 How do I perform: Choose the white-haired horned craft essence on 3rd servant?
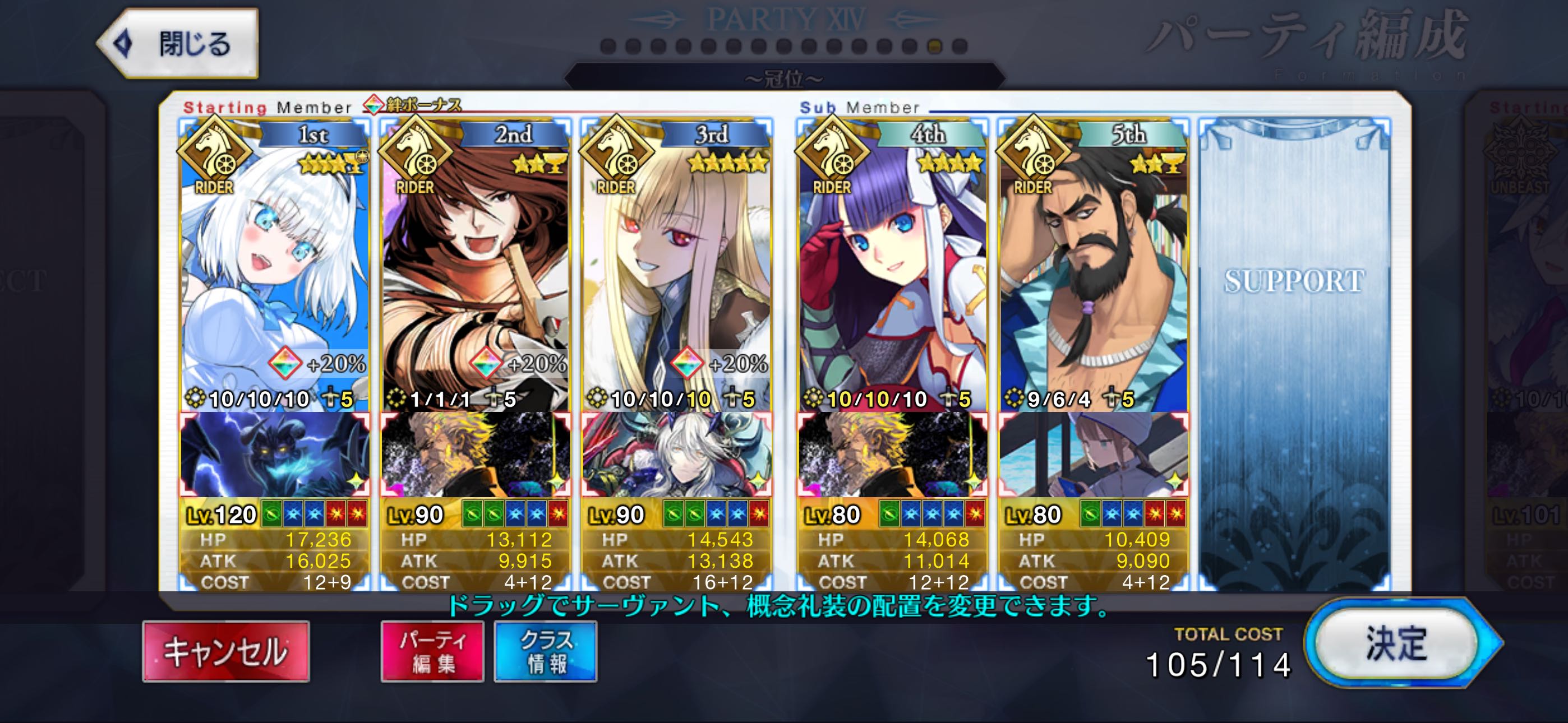coord(677,455)
